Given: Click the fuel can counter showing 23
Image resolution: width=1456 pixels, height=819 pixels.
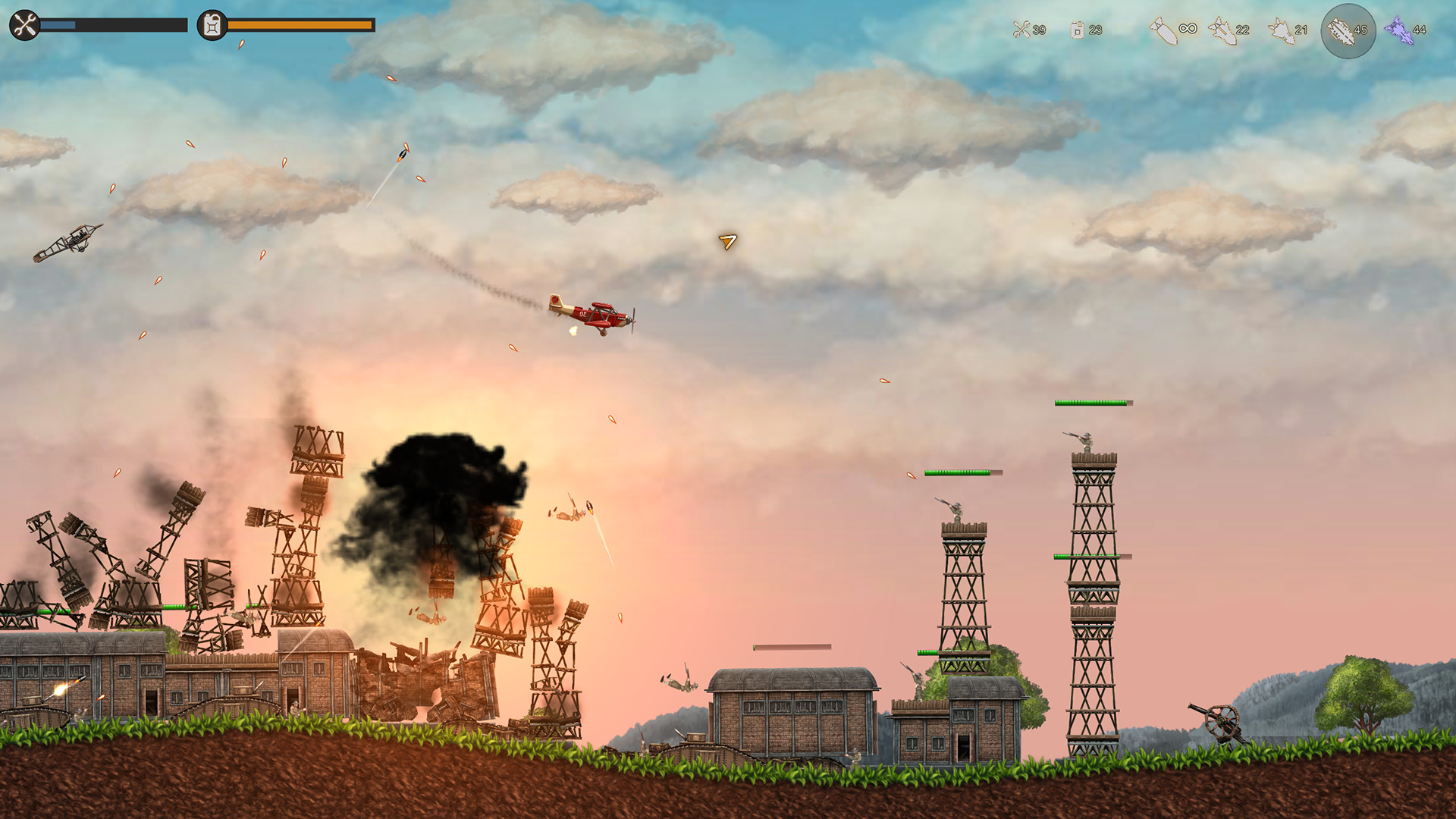Looking at the screenshot, I should [1094, 30].
